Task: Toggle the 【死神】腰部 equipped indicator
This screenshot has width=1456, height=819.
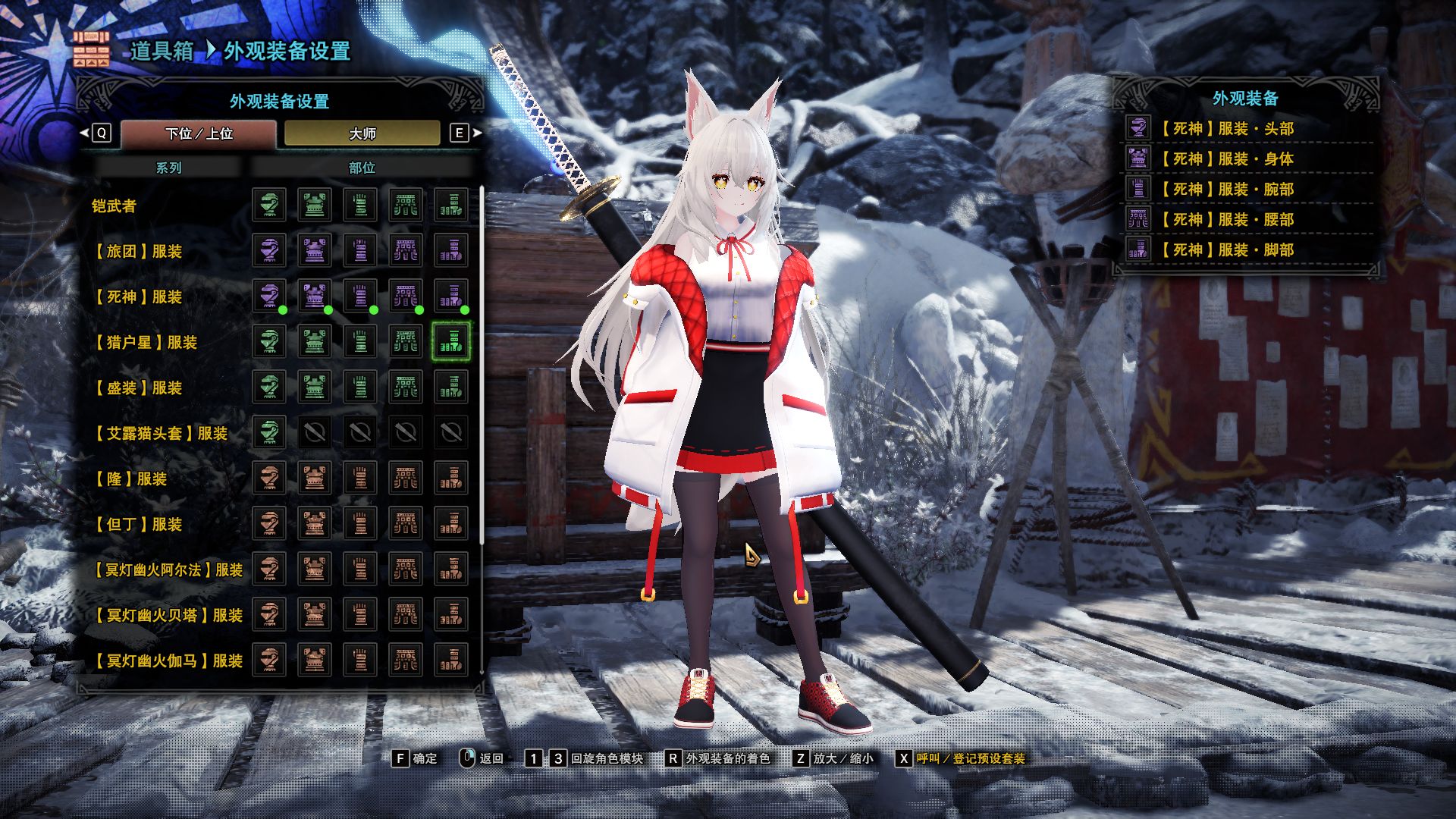Action: point(421,309)
